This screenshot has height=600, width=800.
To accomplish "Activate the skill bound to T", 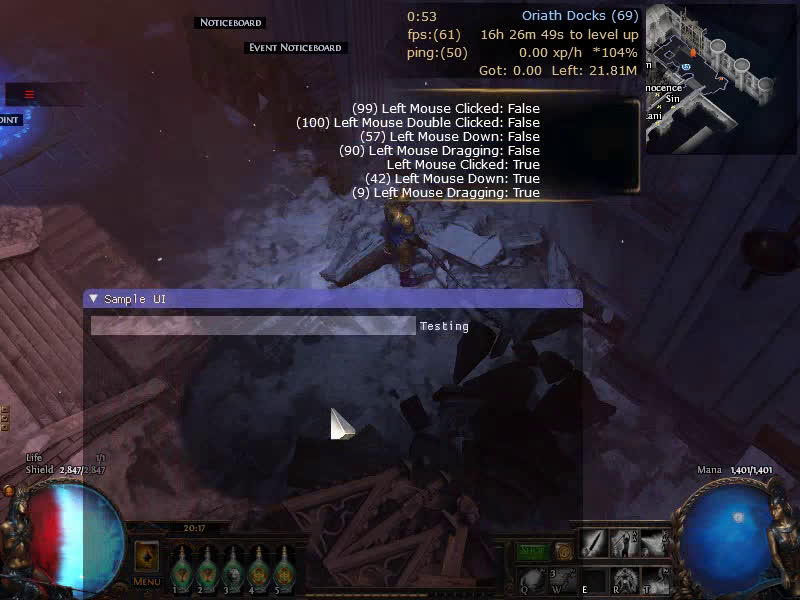I will click(x=657, y=579).
